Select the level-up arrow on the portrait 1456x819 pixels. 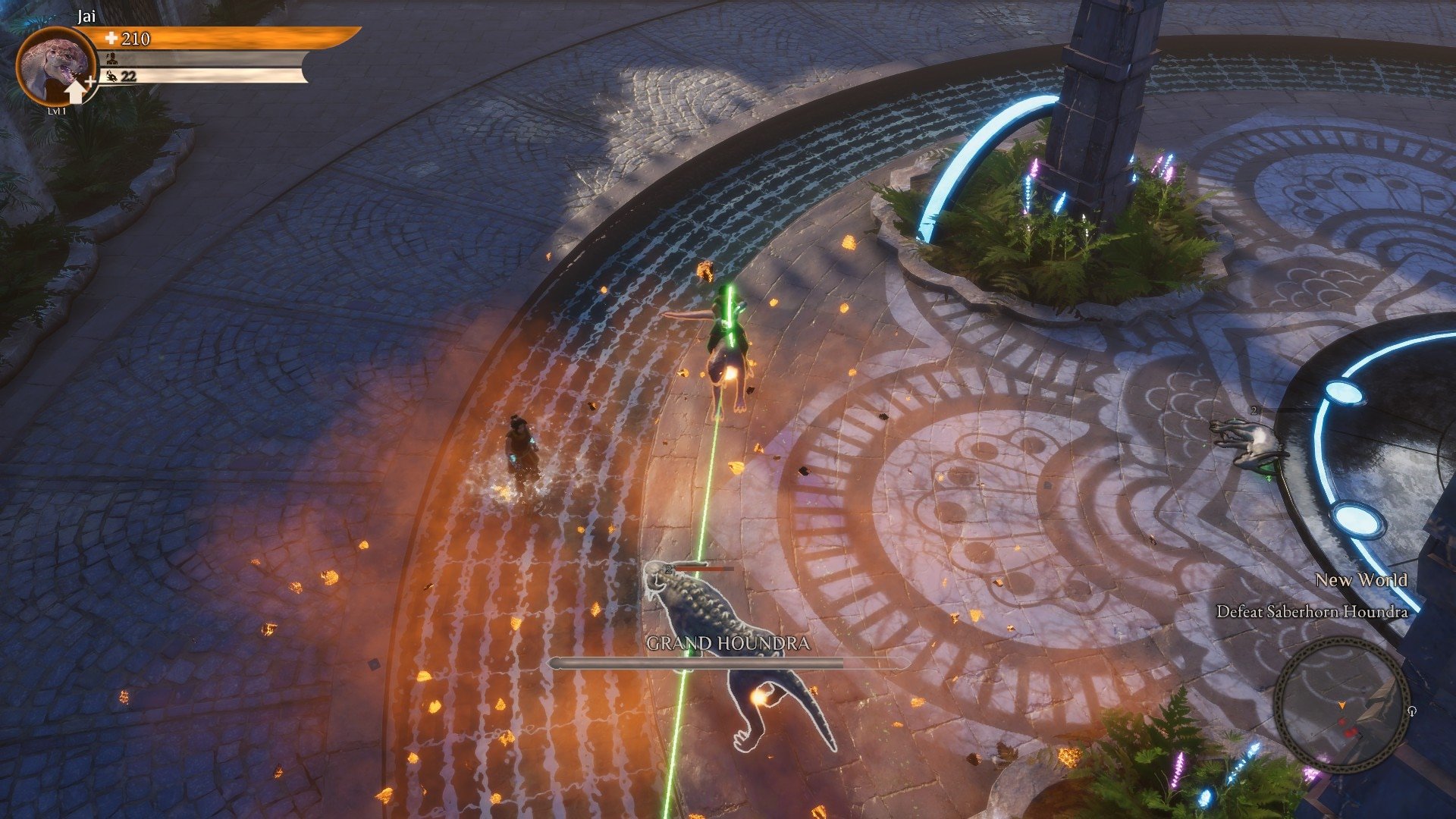(76, 91)
